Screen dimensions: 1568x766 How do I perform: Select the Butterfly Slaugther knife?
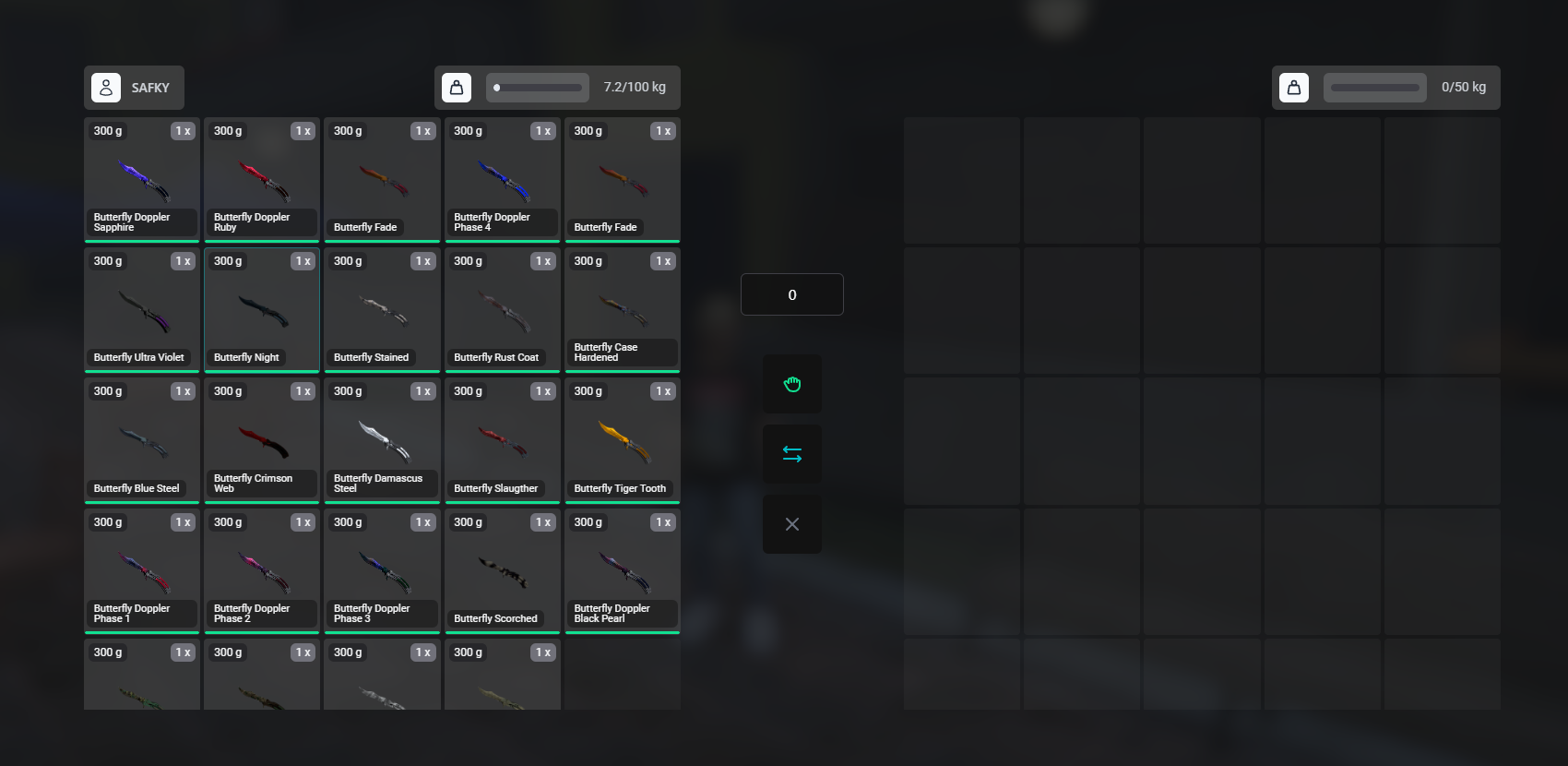point(502,440)
